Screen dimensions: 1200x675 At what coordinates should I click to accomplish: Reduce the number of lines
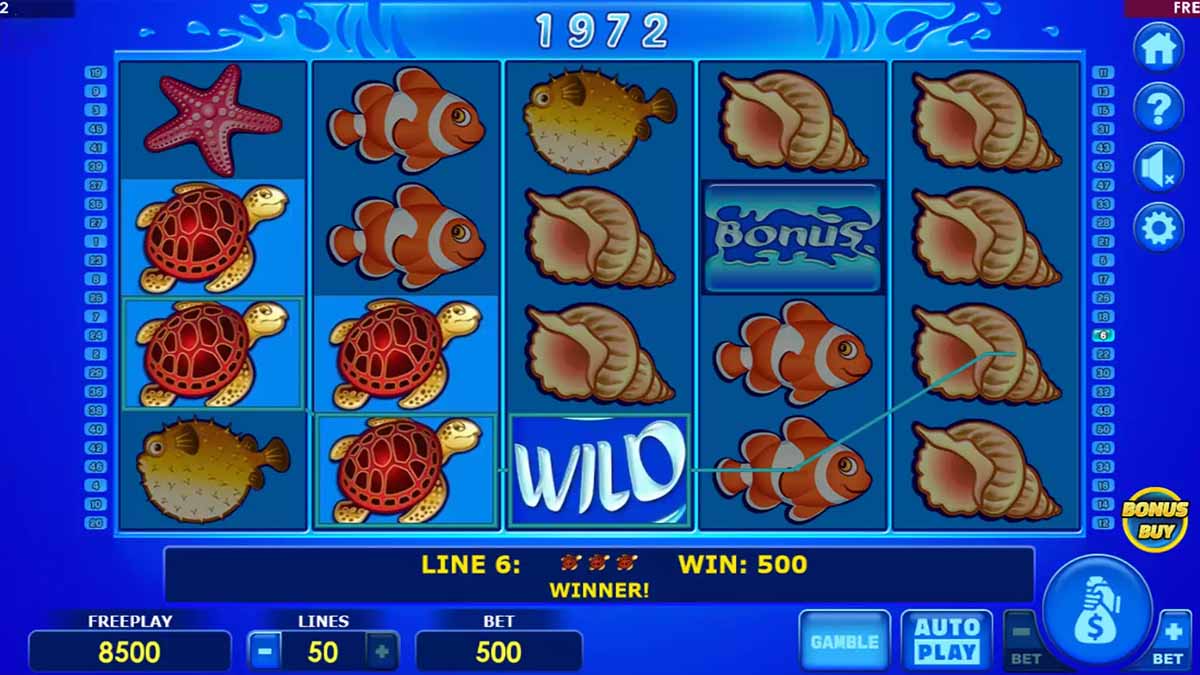265,652
